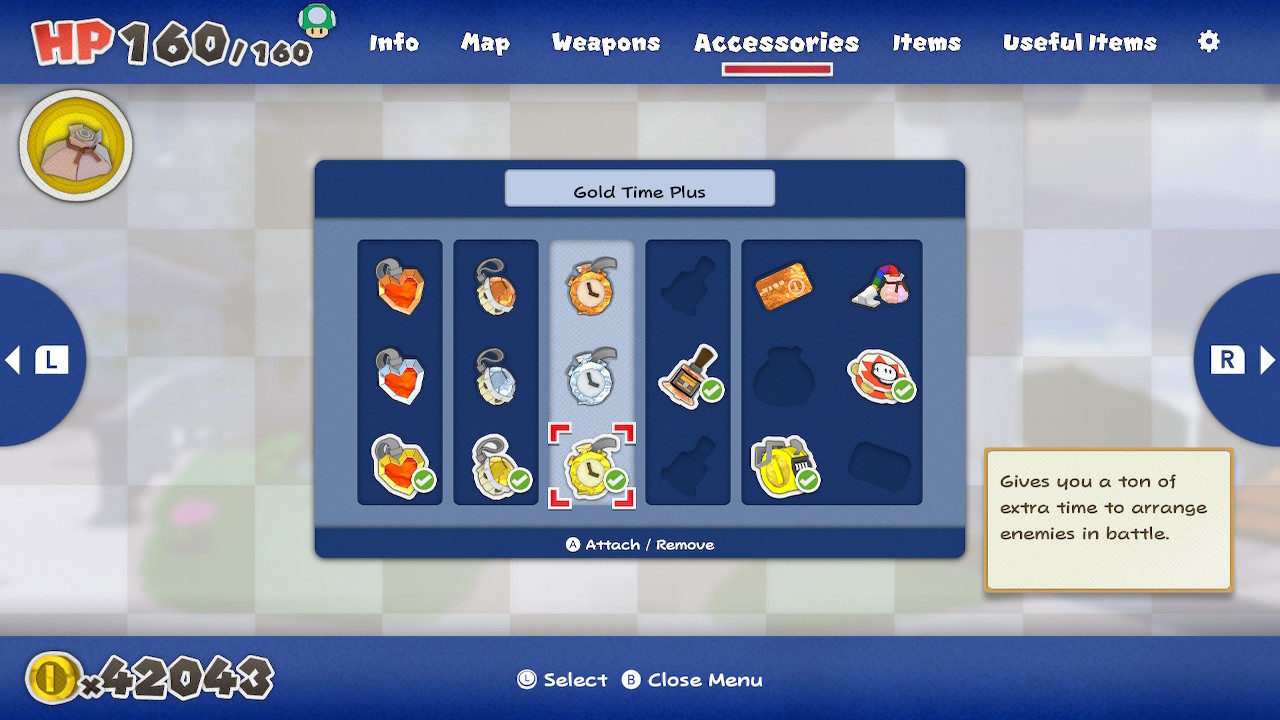1280x720 pixels.
Task: Switch to the Weapons tab
Action: tap(605, 42)
